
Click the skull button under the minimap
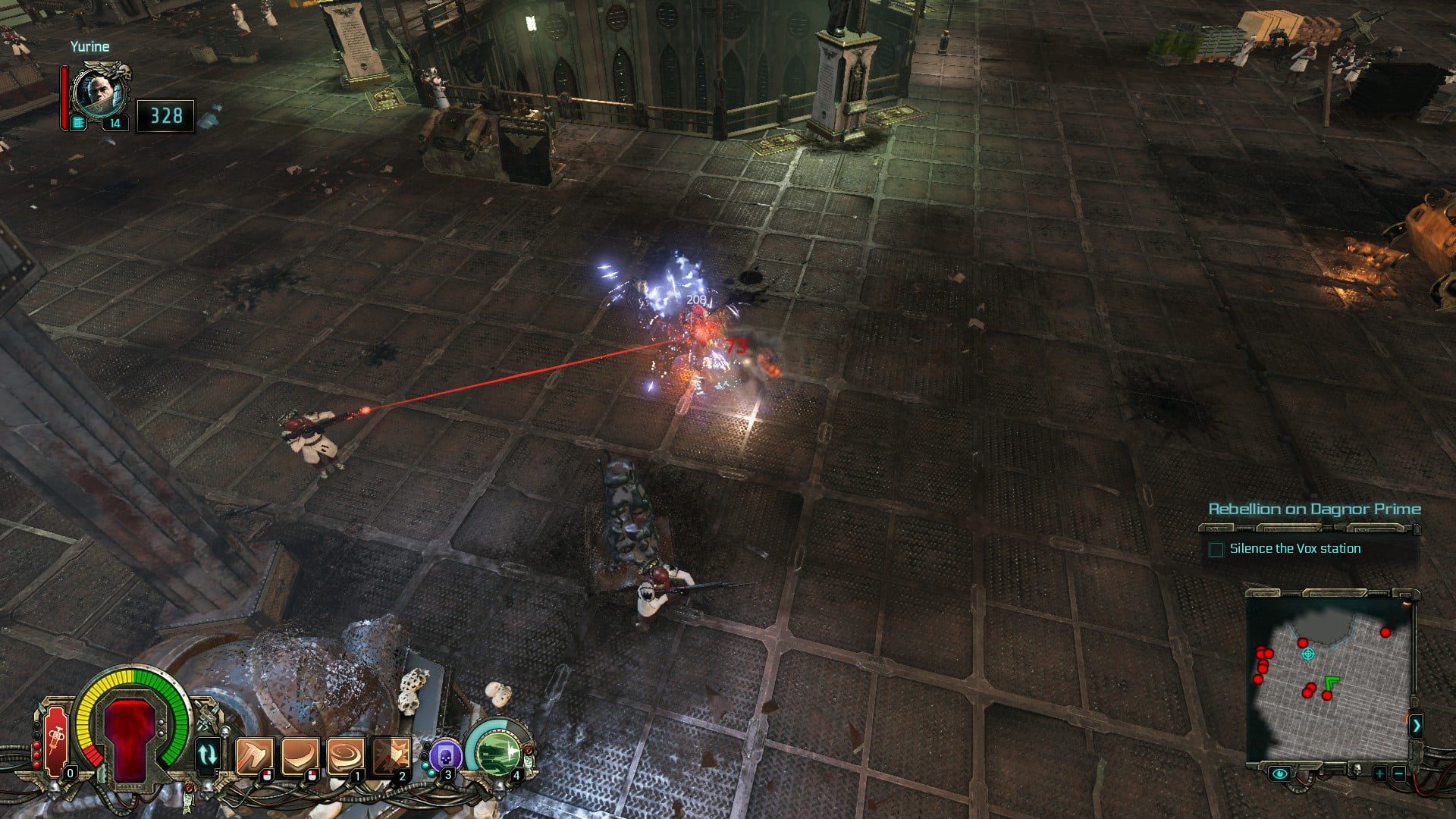1355,771
